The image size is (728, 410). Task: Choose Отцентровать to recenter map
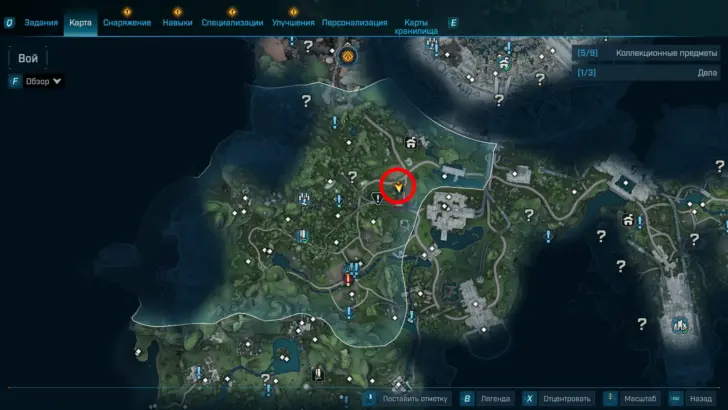558,398
